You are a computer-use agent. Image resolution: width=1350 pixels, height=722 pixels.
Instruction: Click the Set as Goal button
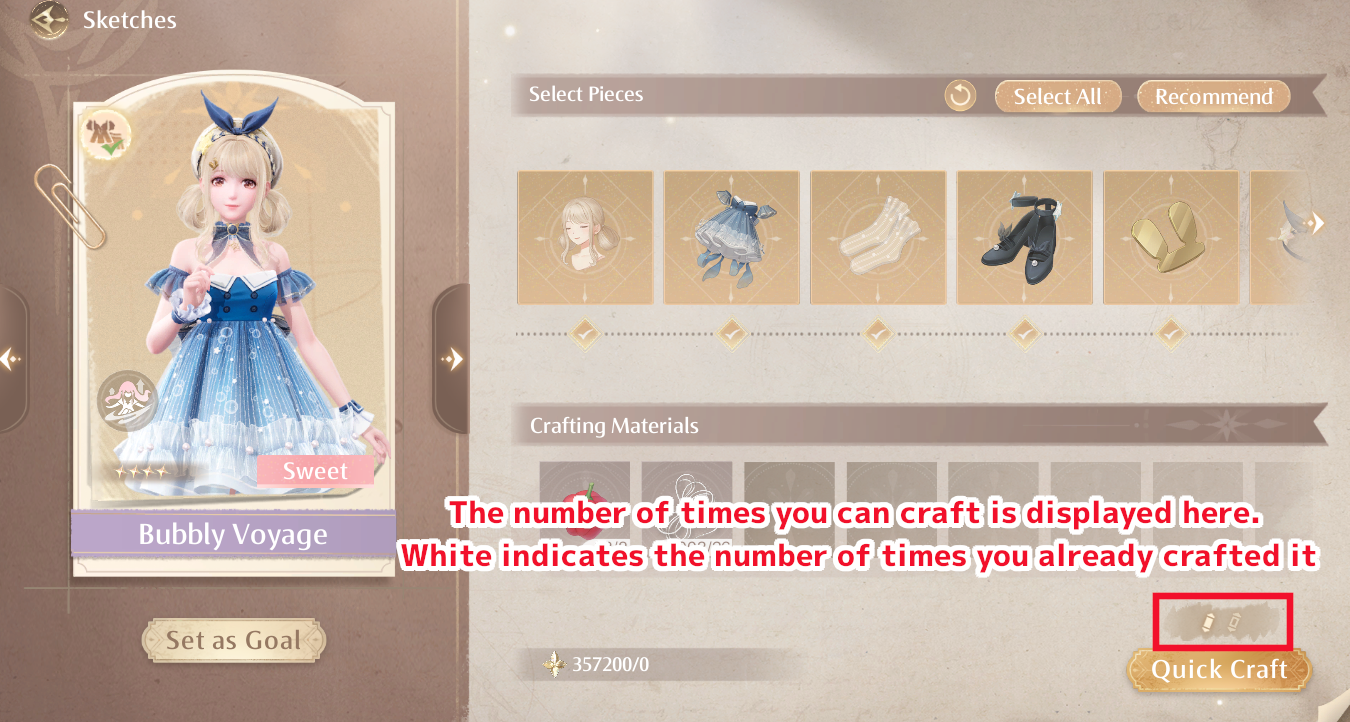tap(233, 640)
